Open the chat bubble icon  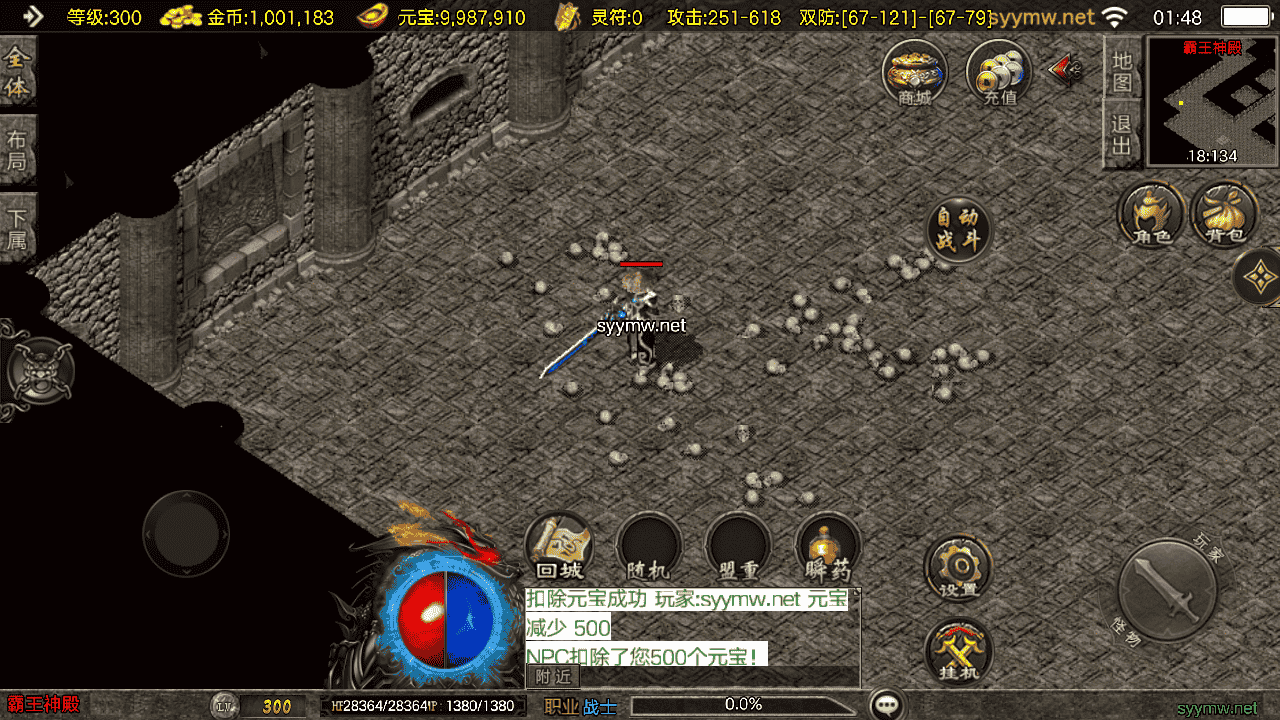(x=887, y=705)
